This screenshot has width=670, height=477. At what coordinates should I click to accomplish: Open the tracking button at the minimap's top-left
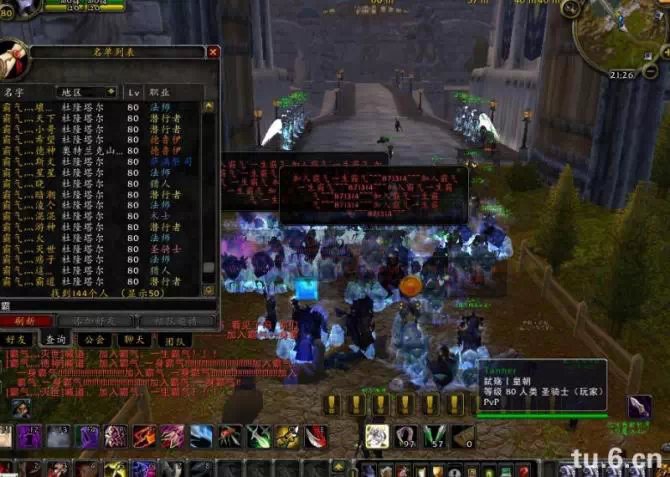coord(570,10)
